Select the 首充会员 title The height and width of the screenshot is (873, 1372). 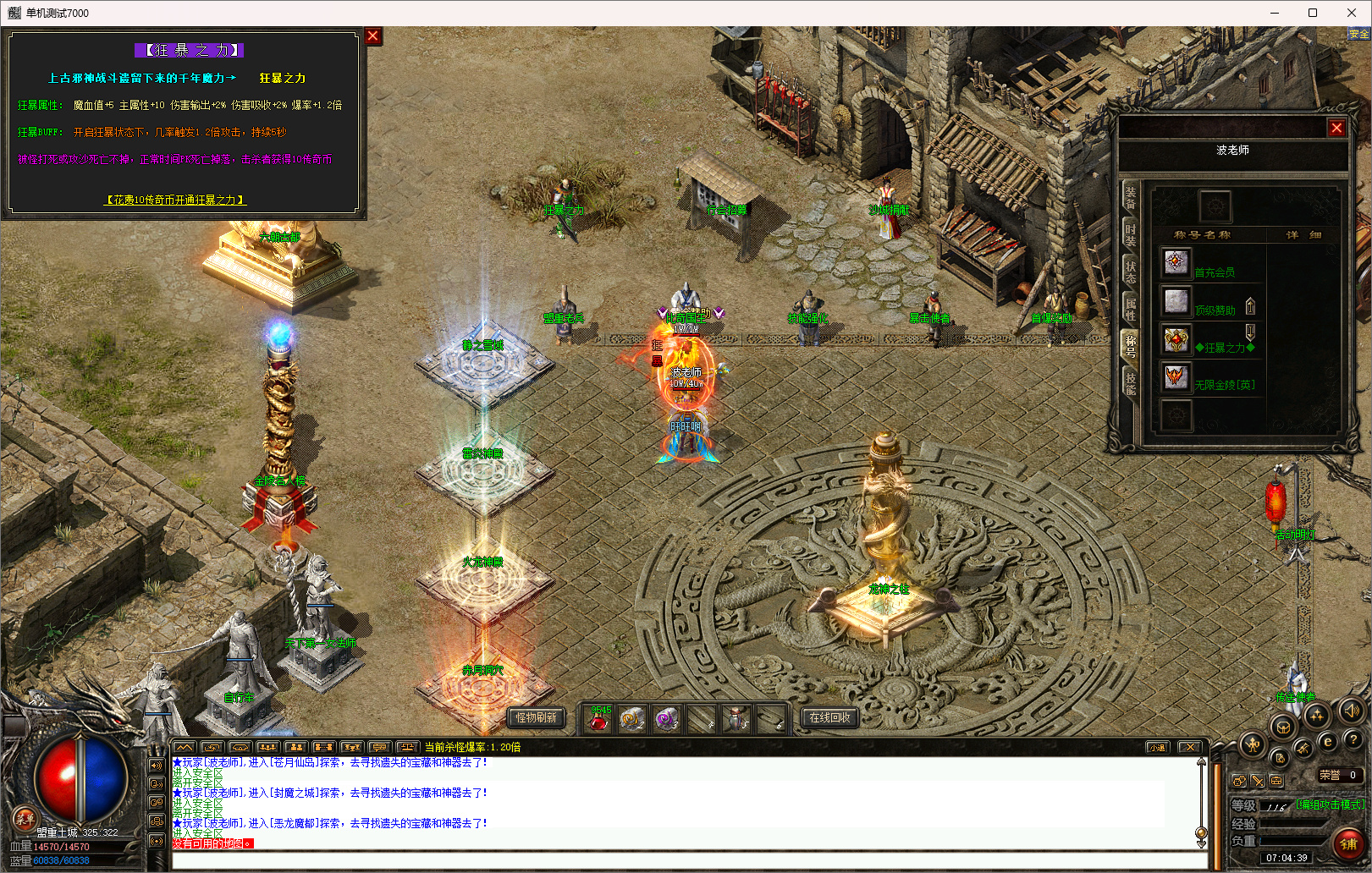click(x=1215, y=272)
